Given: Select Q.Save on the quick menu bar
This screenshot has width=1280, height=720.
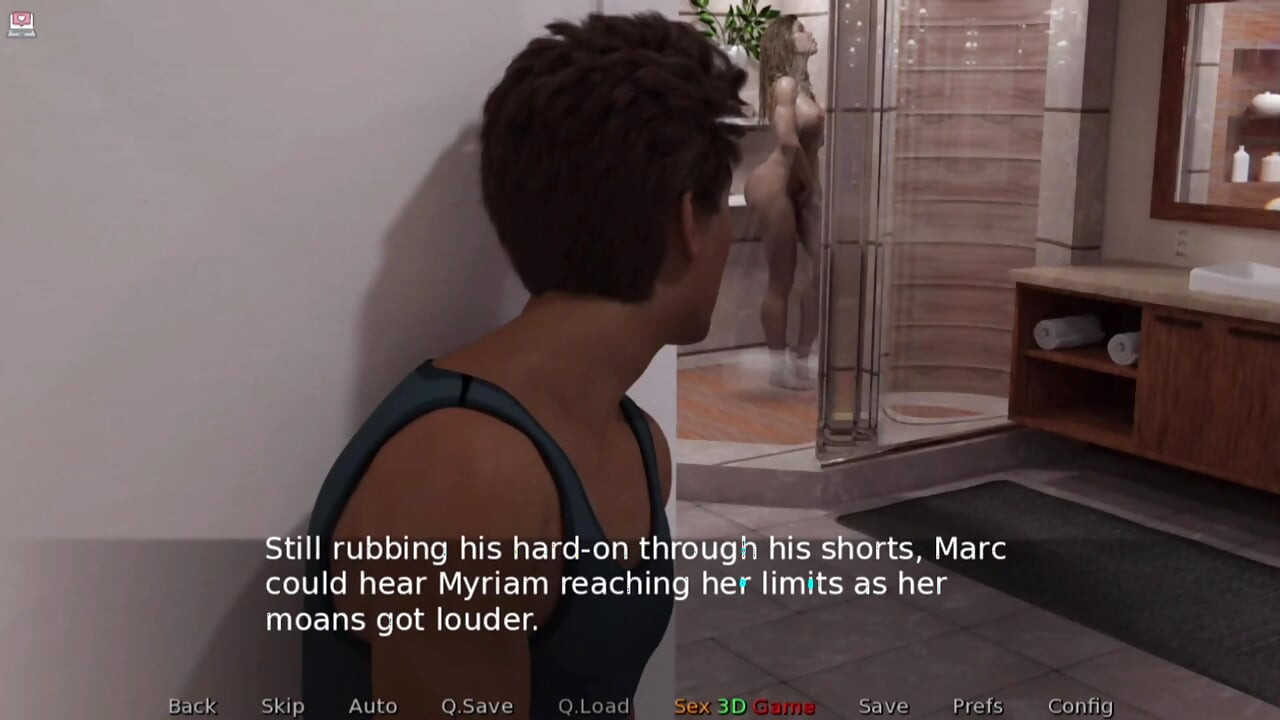Looking at the screenshot, I should [477, 705].
